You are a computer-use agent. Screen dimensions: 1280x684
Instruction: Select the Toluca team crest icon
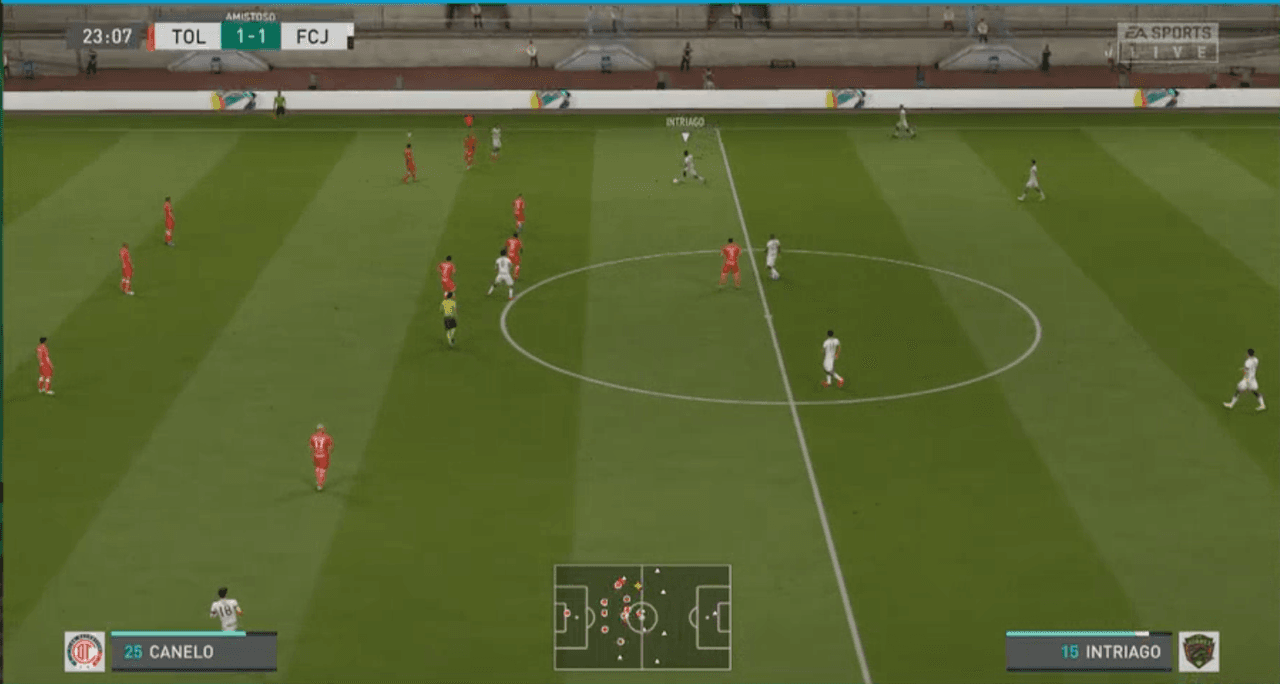coord(85,651)
